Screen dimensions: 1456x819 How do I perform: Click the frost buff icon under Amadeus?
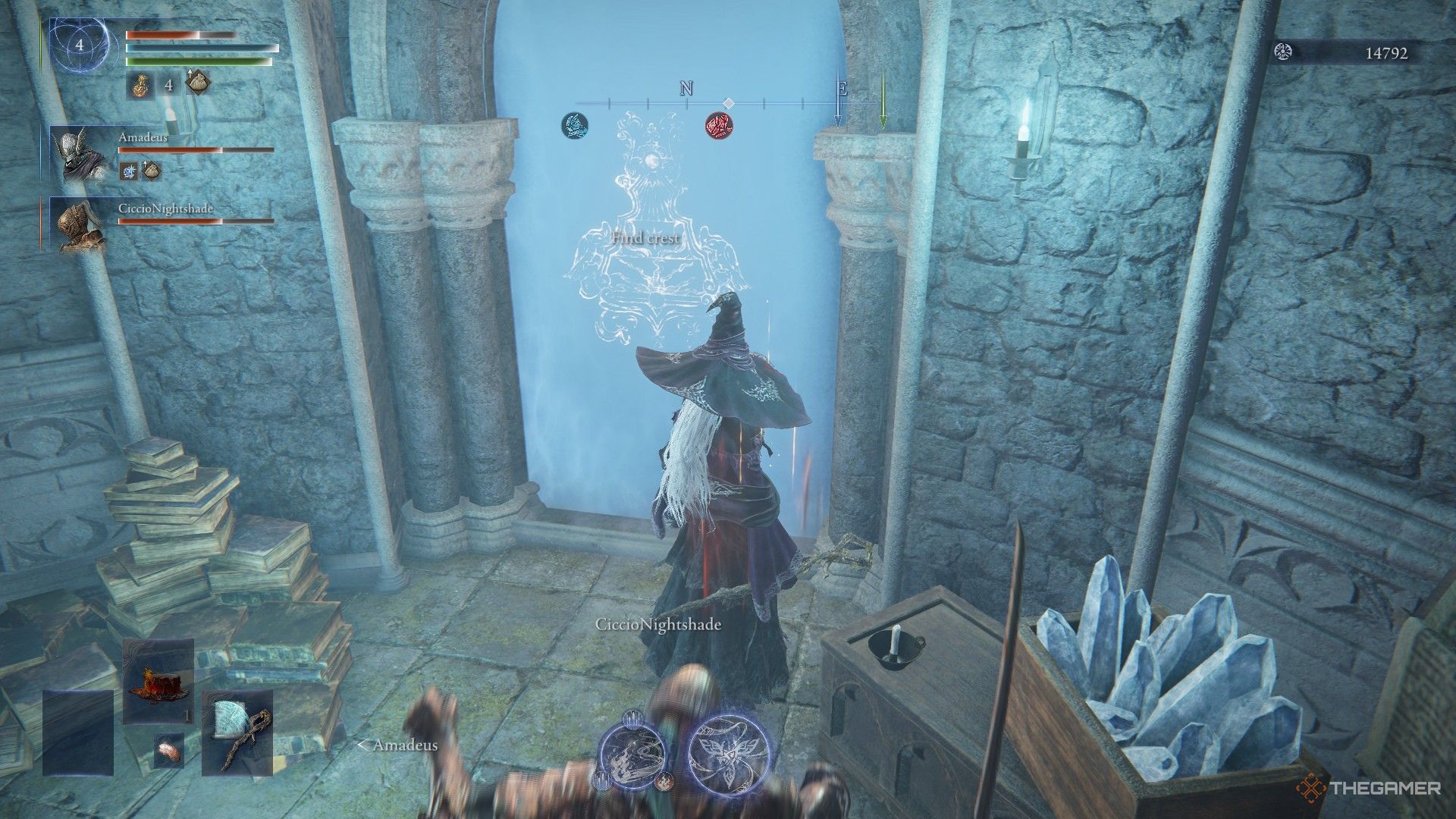point(129,171)
